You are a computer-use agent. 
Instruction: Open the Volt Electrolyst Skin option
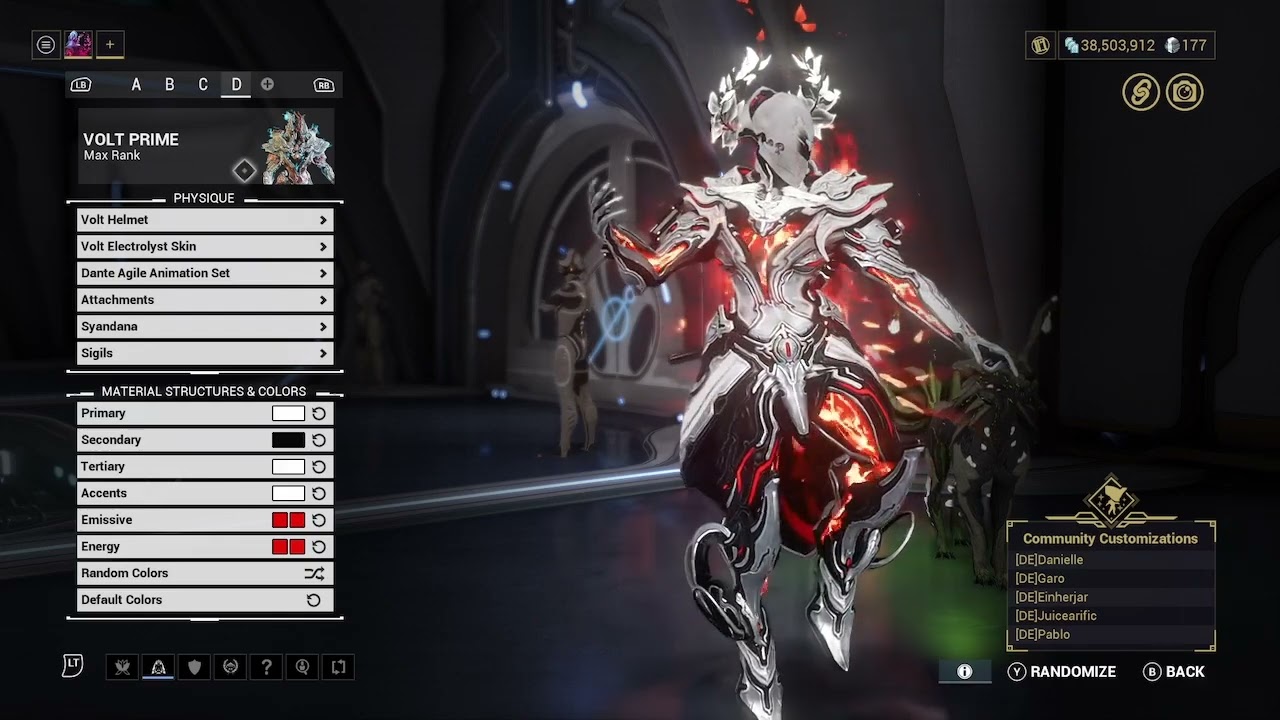click(205, 247)
